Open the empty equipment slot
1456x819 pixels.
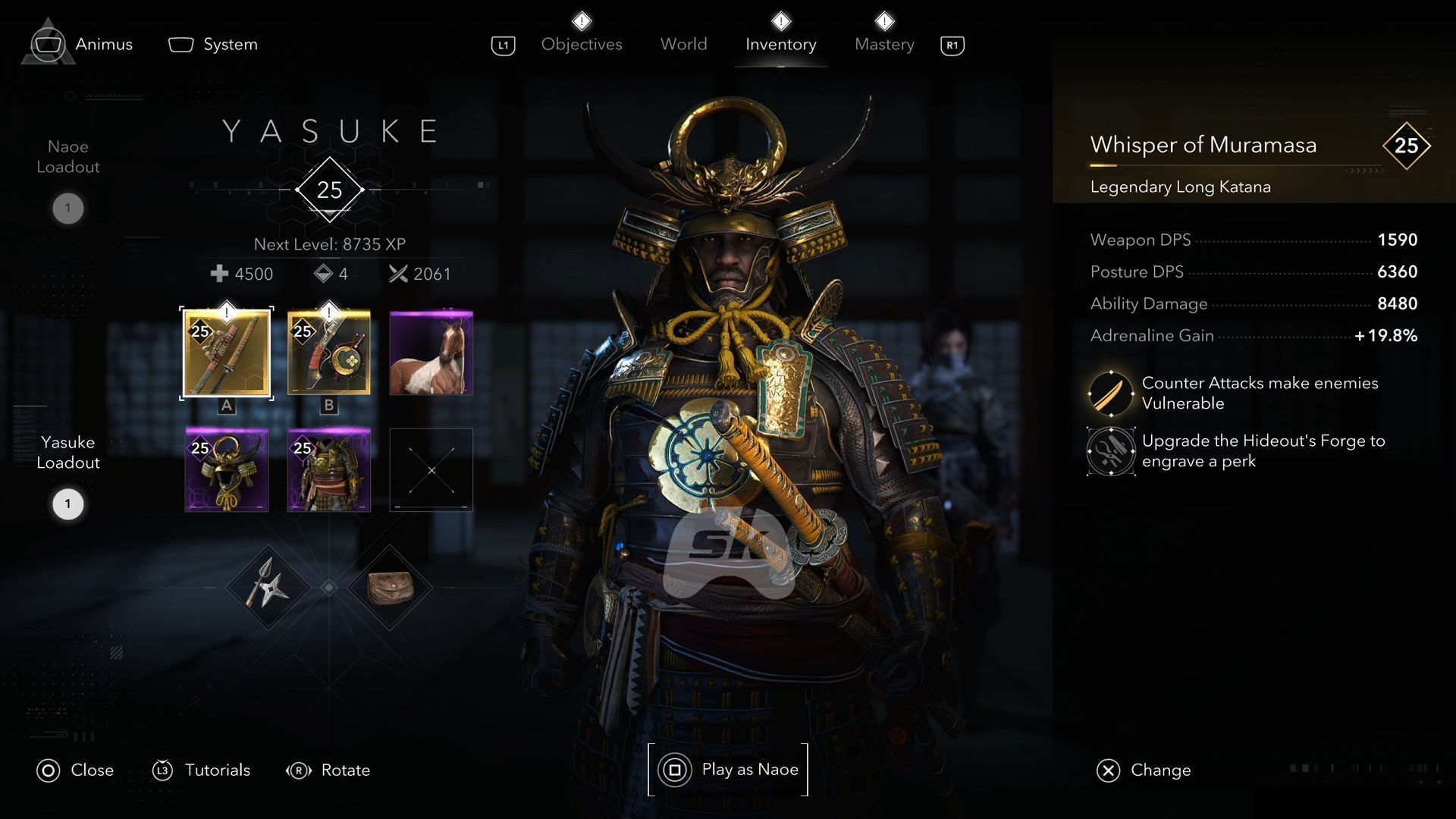(431, 469)
